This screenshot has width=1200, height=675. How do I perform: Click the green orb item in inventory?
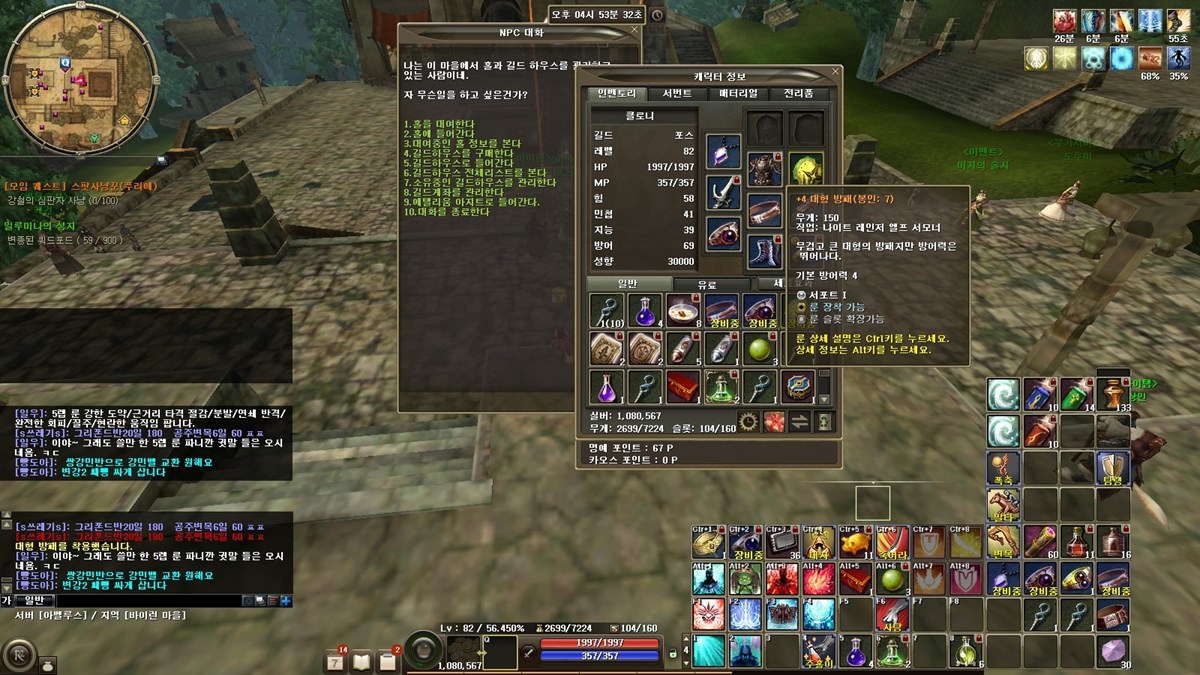(x=759, y=348)
